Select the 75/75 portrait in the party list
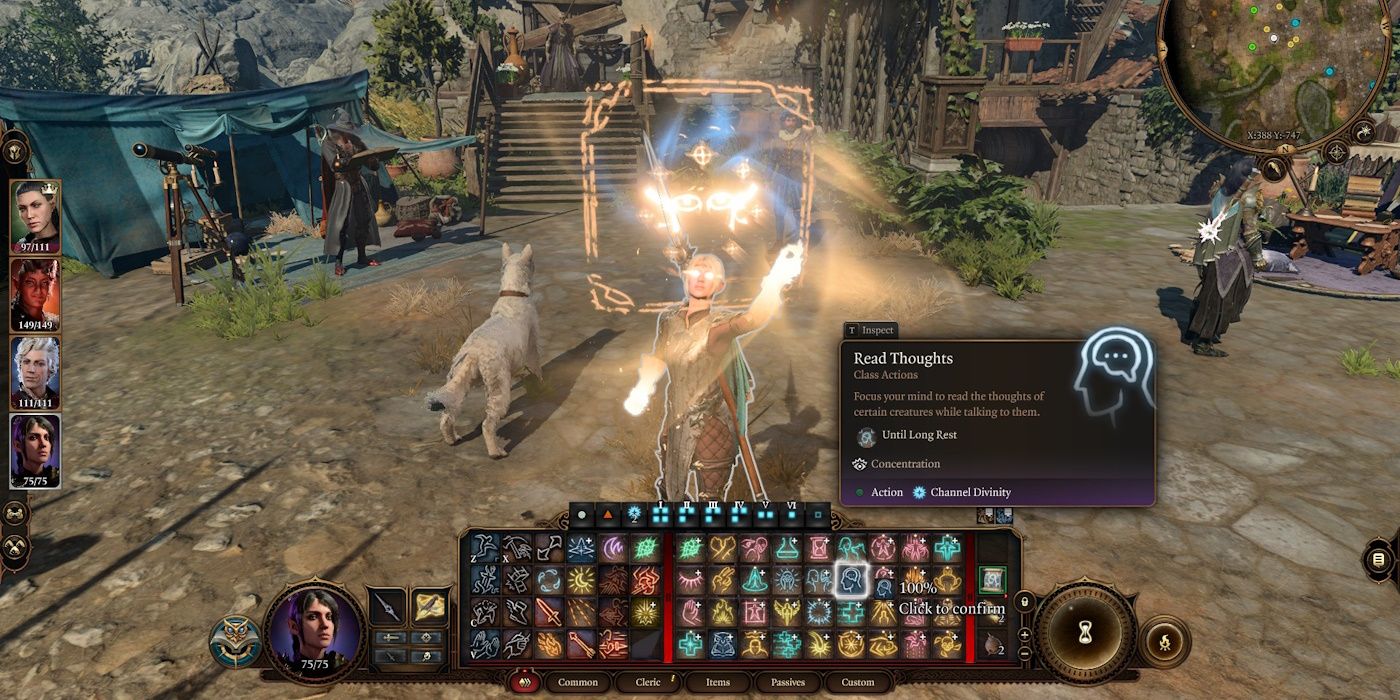This screenshot has height=700, width=1400. coord(35,450)
